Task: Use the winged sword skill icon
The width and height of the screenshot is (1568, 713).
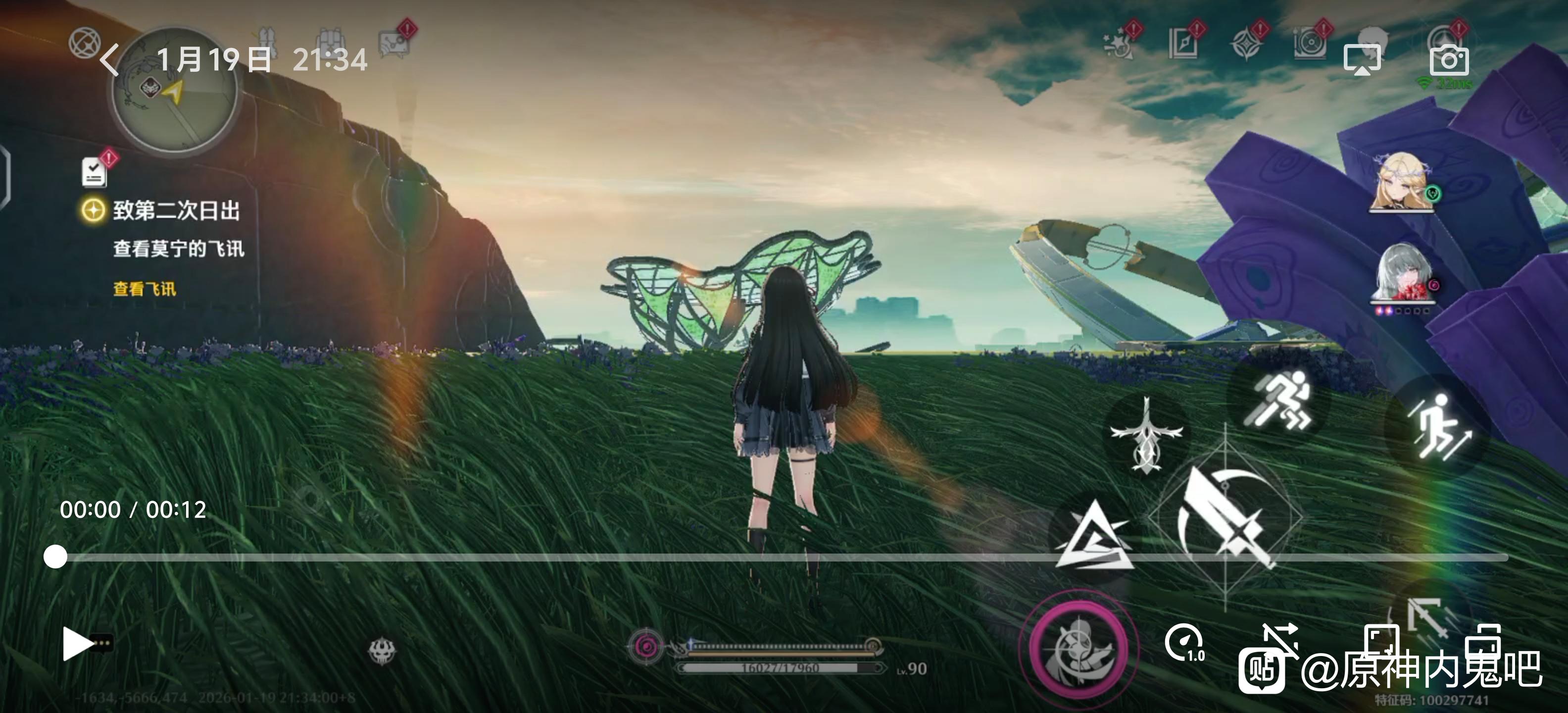Action: tap(1146, 434)
